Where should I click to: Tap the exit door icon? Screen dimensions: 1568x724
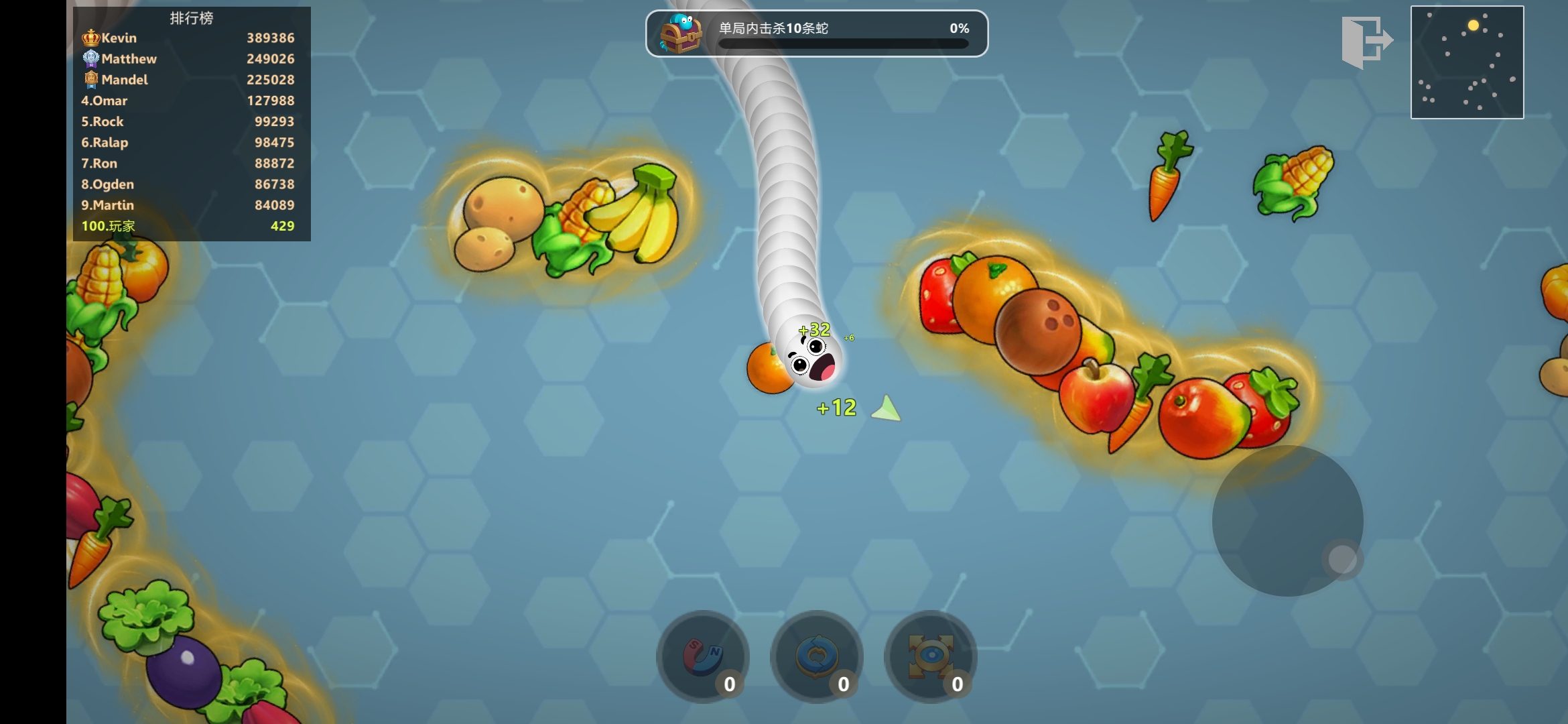coord(1366,42)
